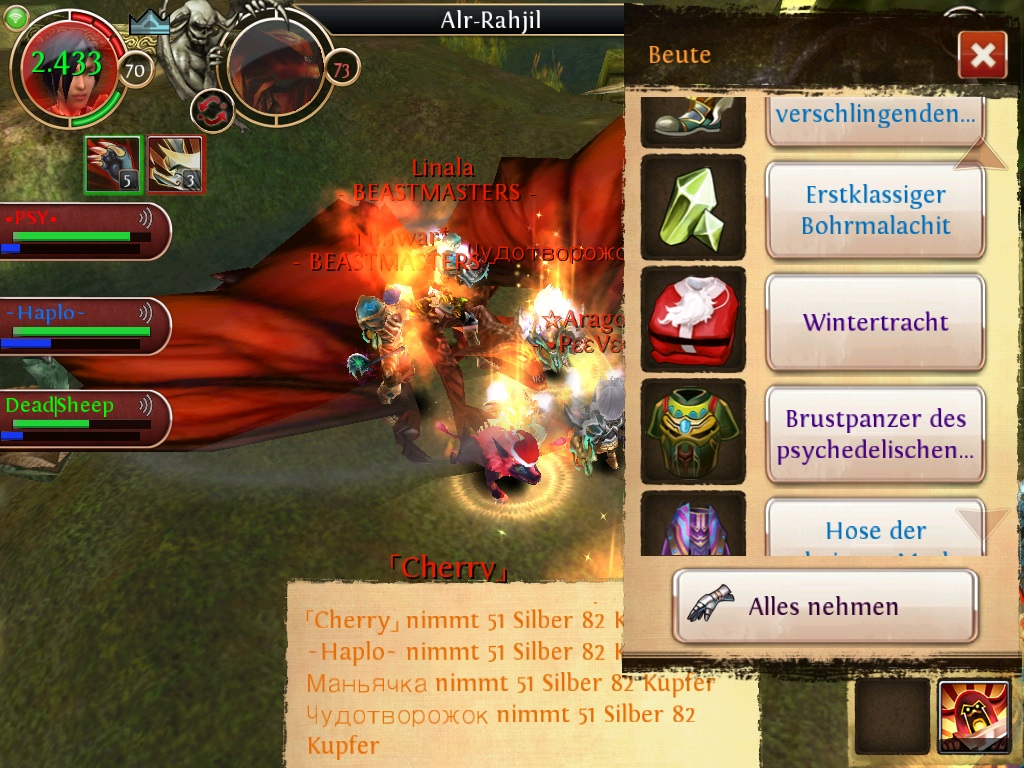Activate the red hooded skill icon
This screenshot has width=1024, height=768.
coord(973,716)
